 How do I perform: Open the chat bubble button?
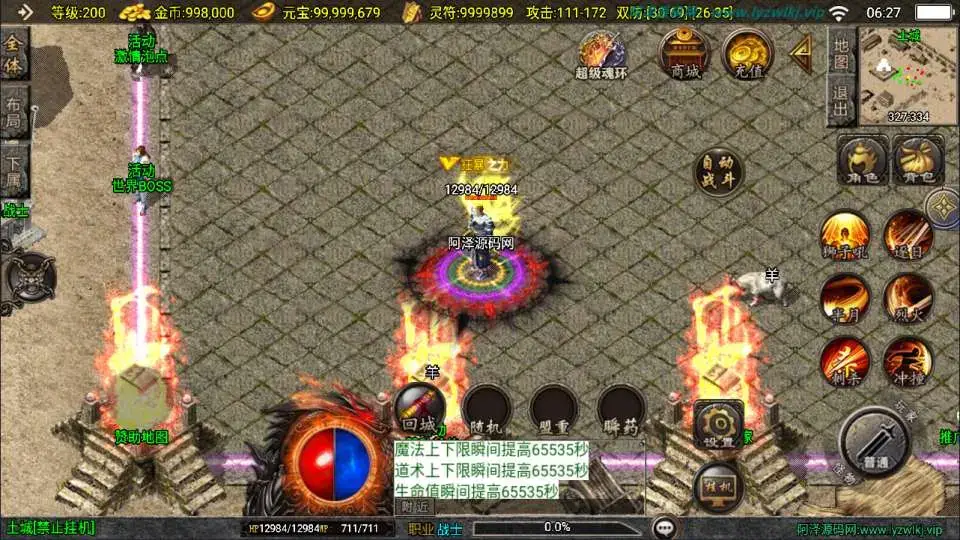(663, 528)
